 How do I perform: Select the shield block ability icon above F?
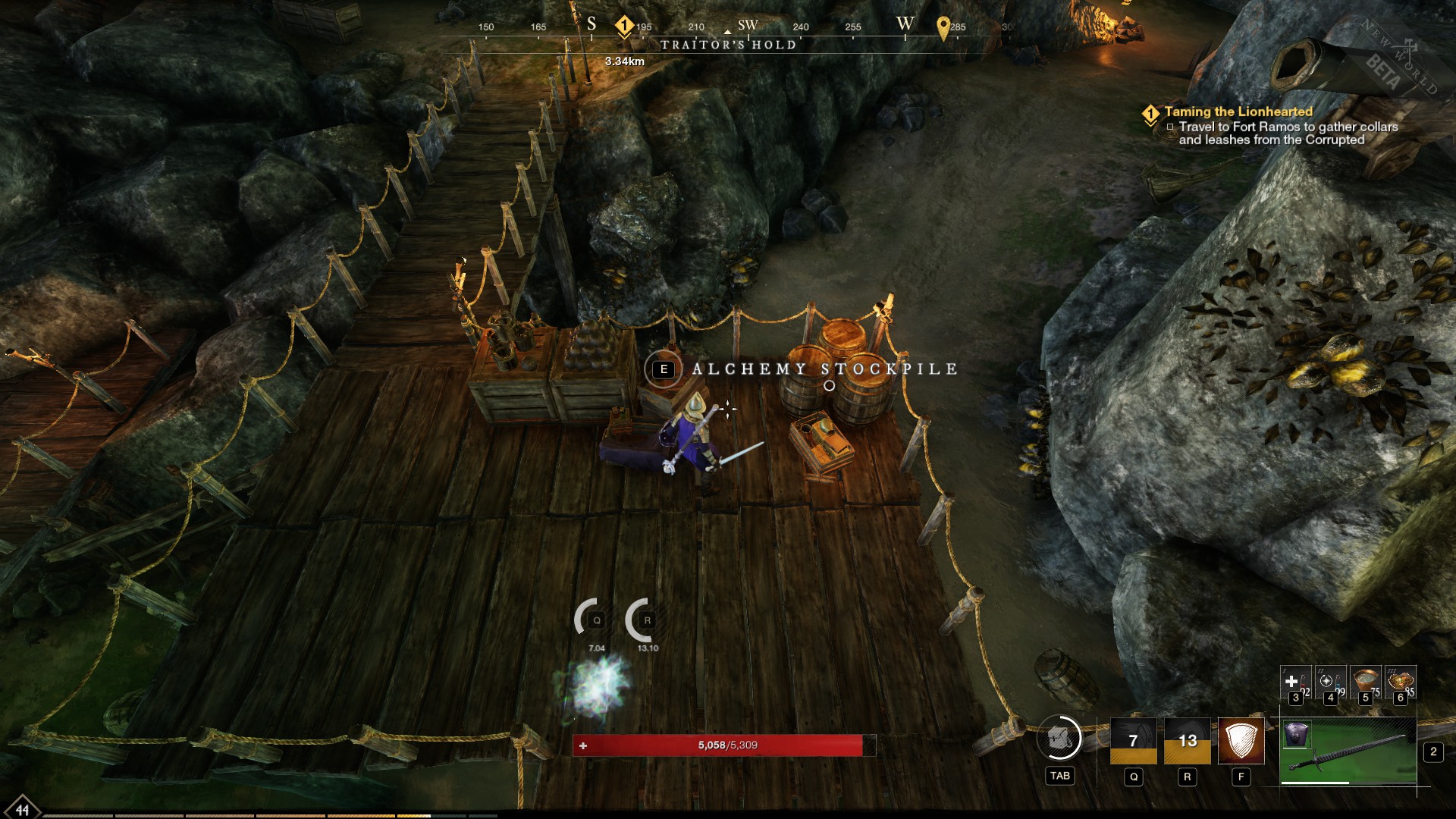pyautogui.click(x=1241, y=739)
